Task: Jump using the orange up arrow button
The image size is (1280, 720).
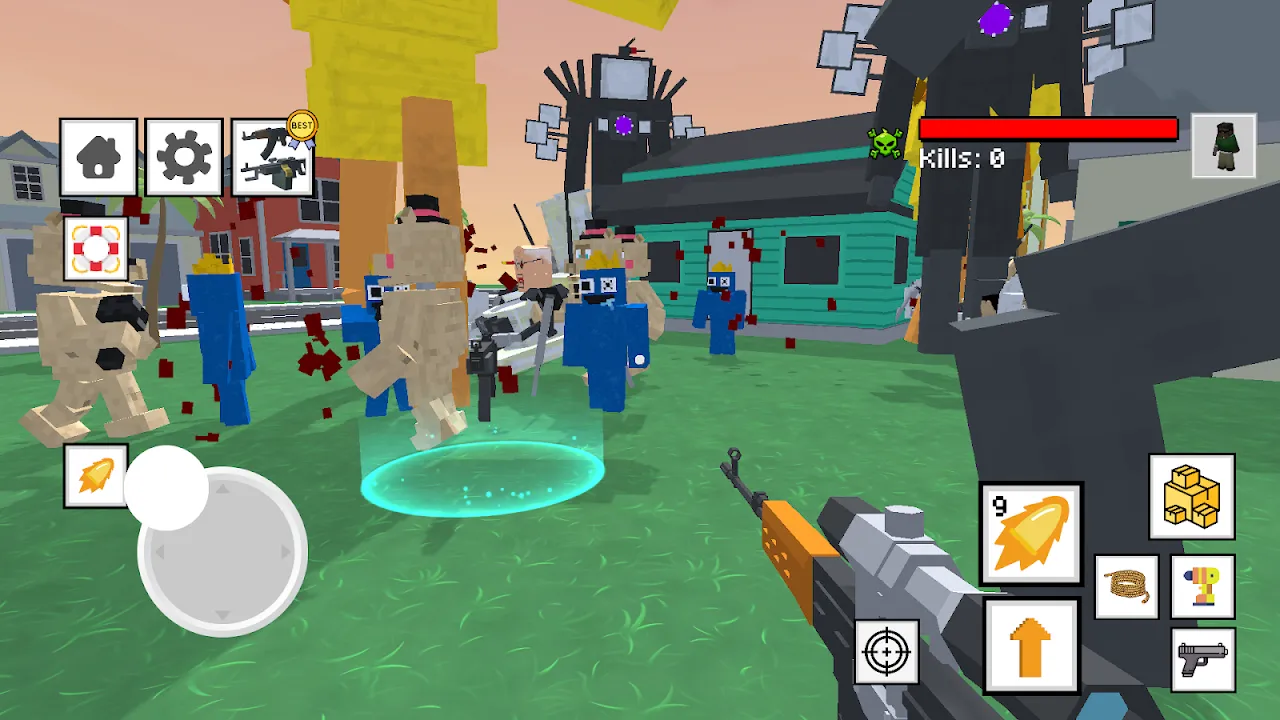Action: point(1031,646)
